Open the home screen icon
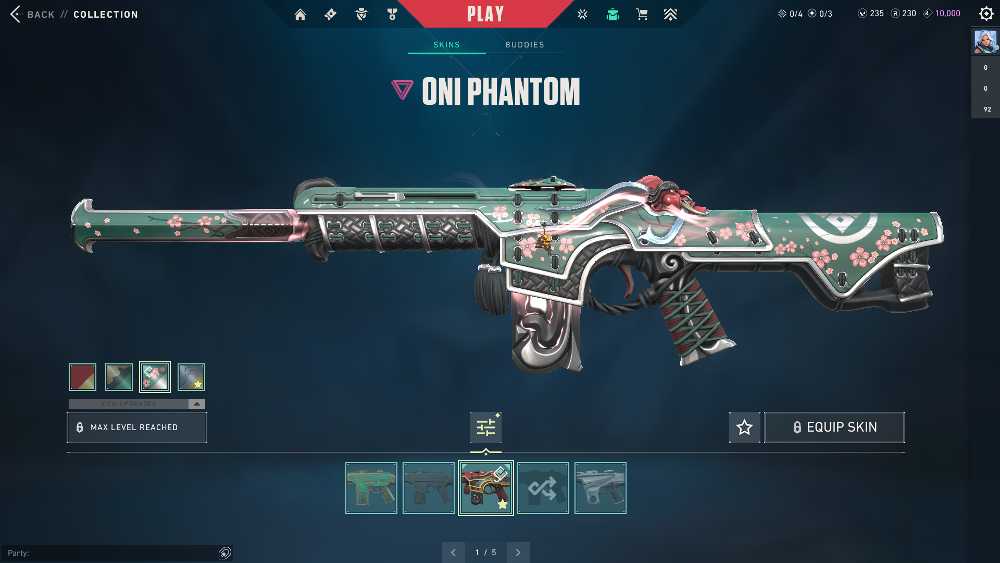Image resolution: width=1000 pixels, height=563 pixels. 300,15
